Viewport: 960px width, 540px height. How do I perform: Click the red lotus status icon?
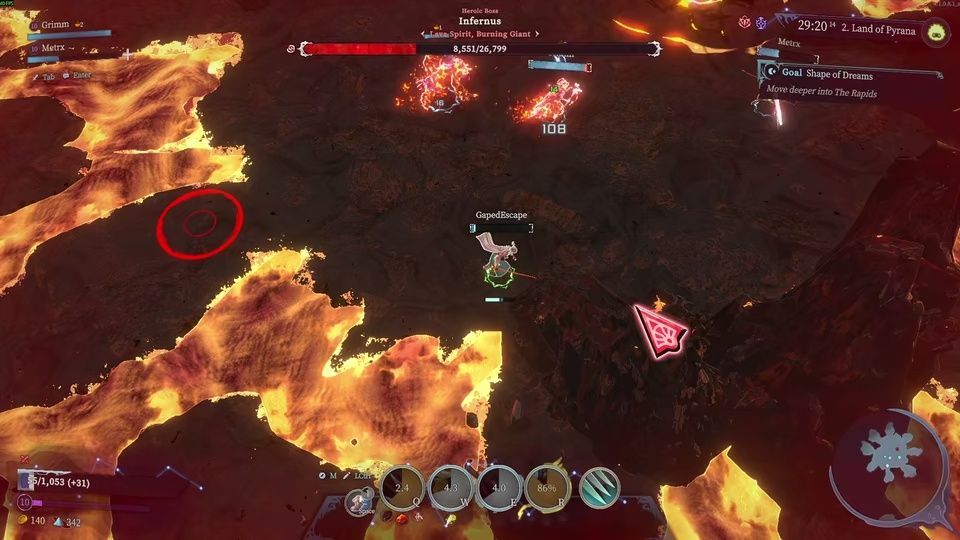pos(744,21)
